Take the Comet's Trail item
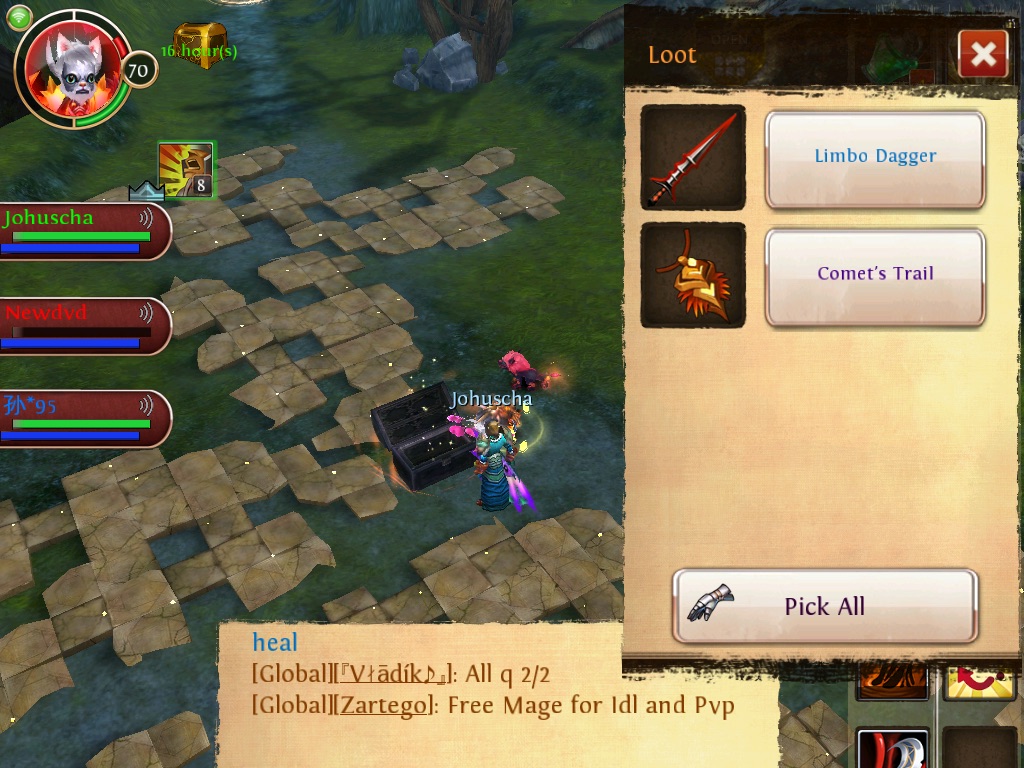This screenshot has width=1024, height=768. pos(875,274)
